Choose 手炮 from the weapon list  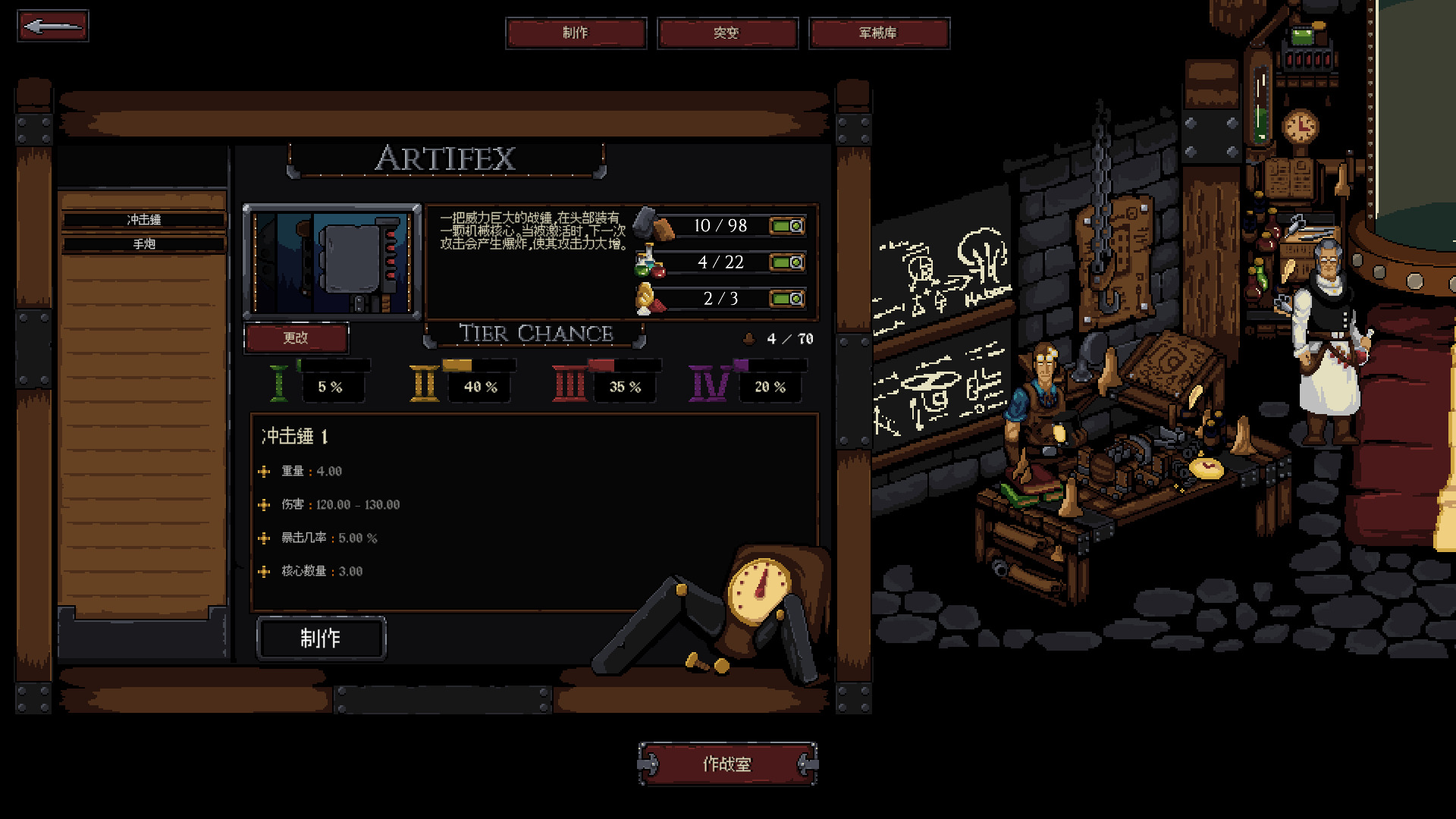coord(144,244)
